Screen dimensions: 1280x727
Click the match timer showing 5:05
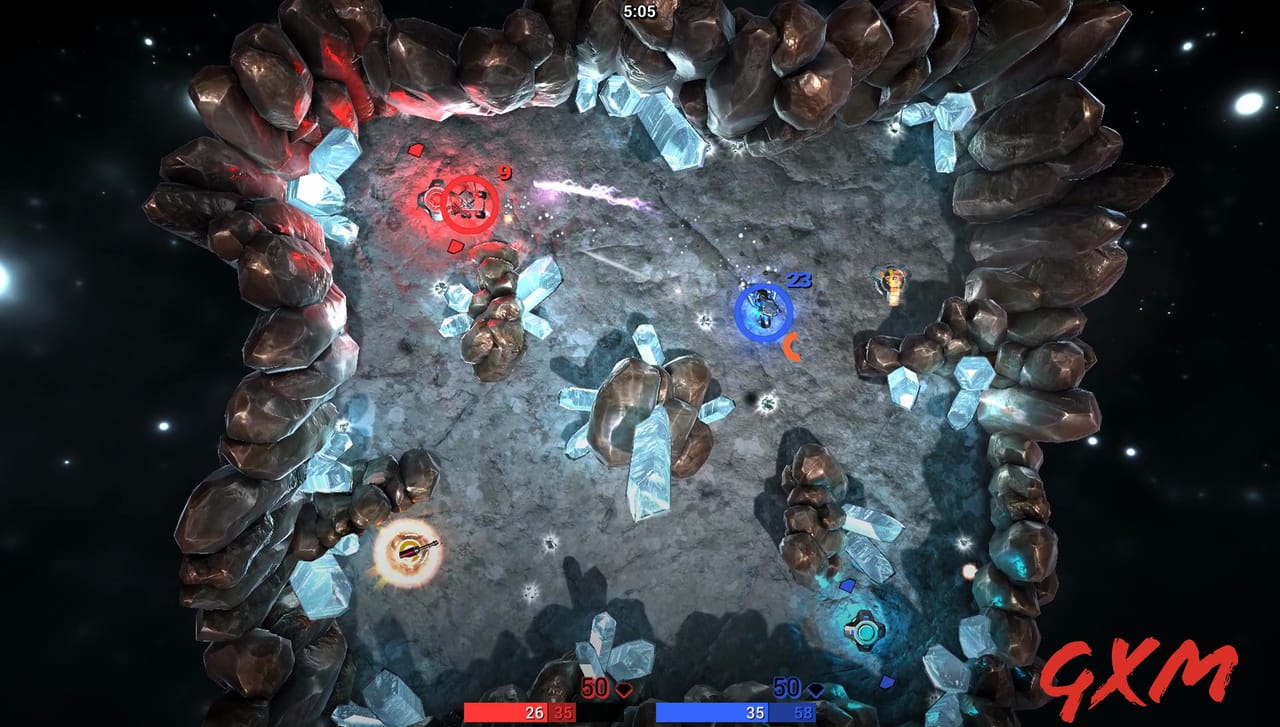[639, 12]
